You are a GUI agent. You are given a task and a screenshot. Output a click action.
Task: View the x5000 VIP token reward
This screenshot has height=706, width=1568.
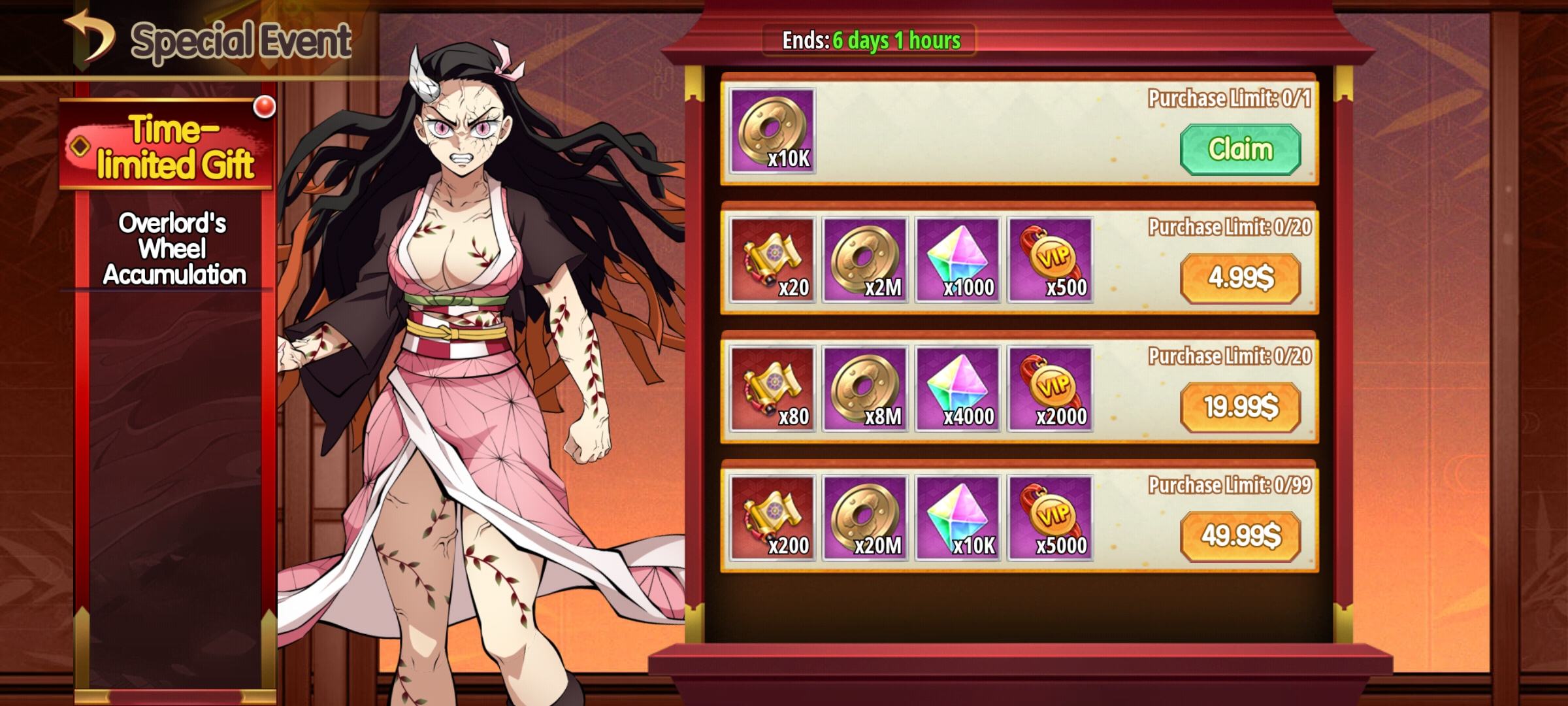click(x=1051, y=517)
